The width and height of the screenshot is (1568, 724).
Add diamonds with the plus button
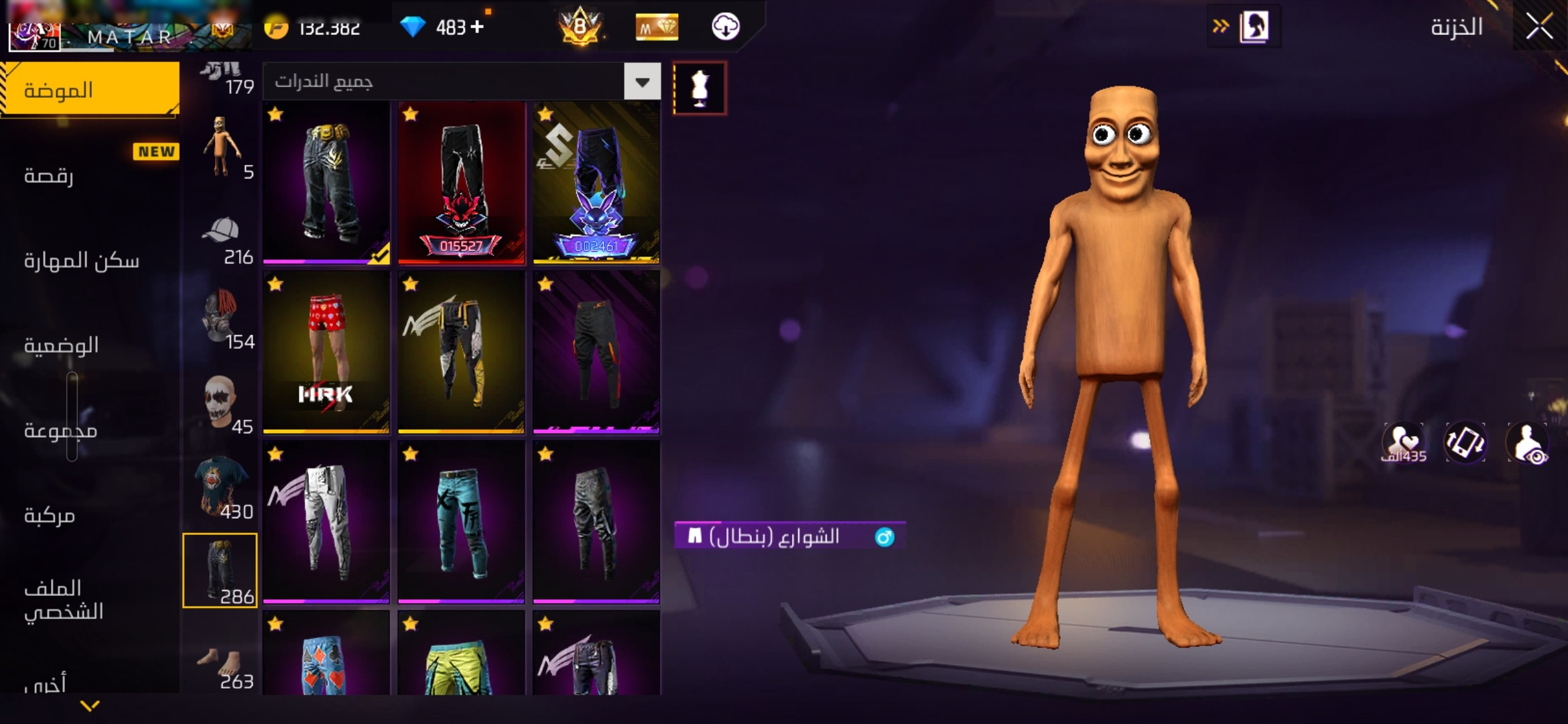click(x=477, y=27)
